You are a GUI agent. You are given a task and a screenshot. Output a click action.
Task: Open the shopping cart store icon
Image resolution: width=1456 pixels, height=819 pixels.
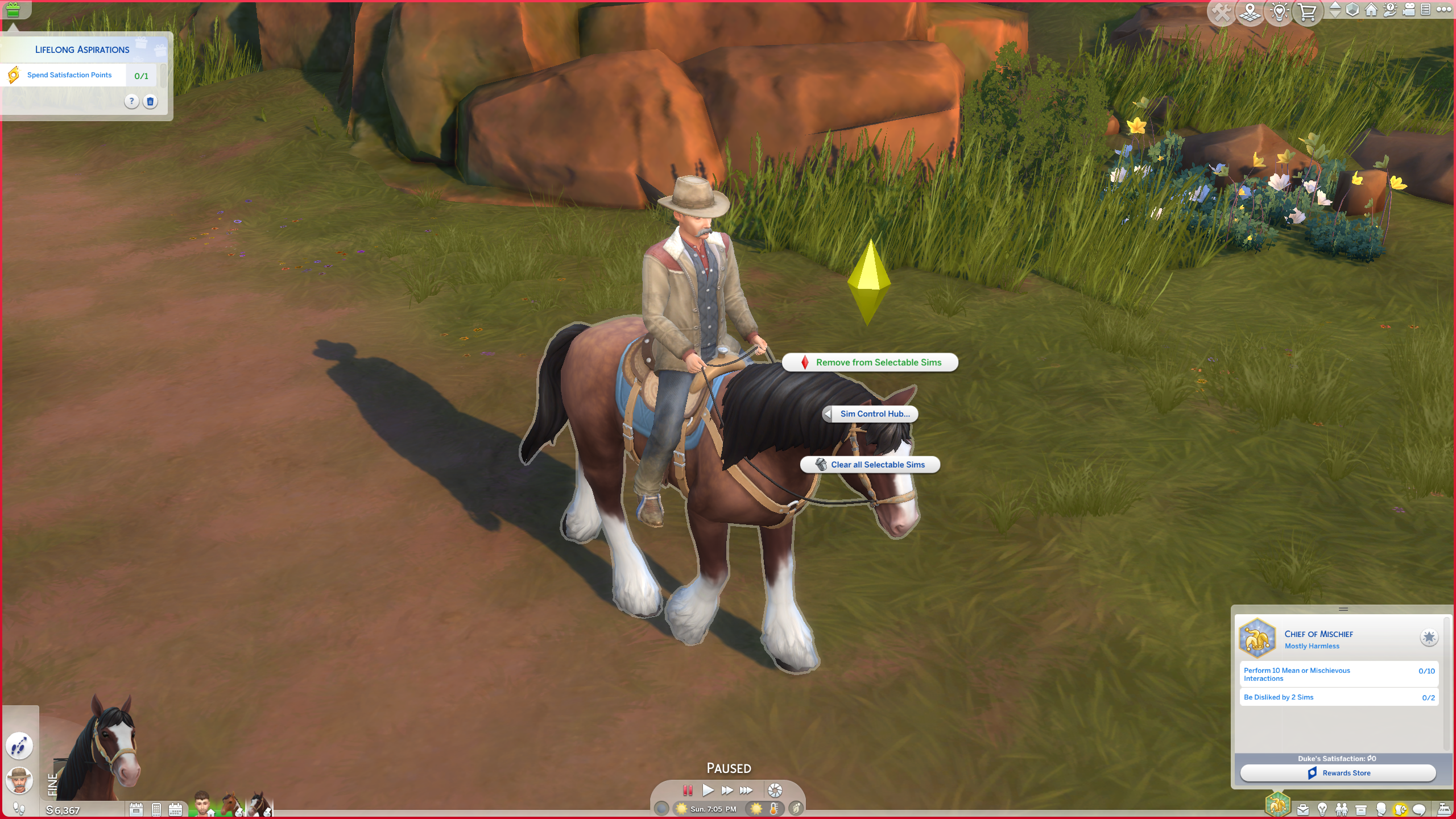coord(1307,12)
